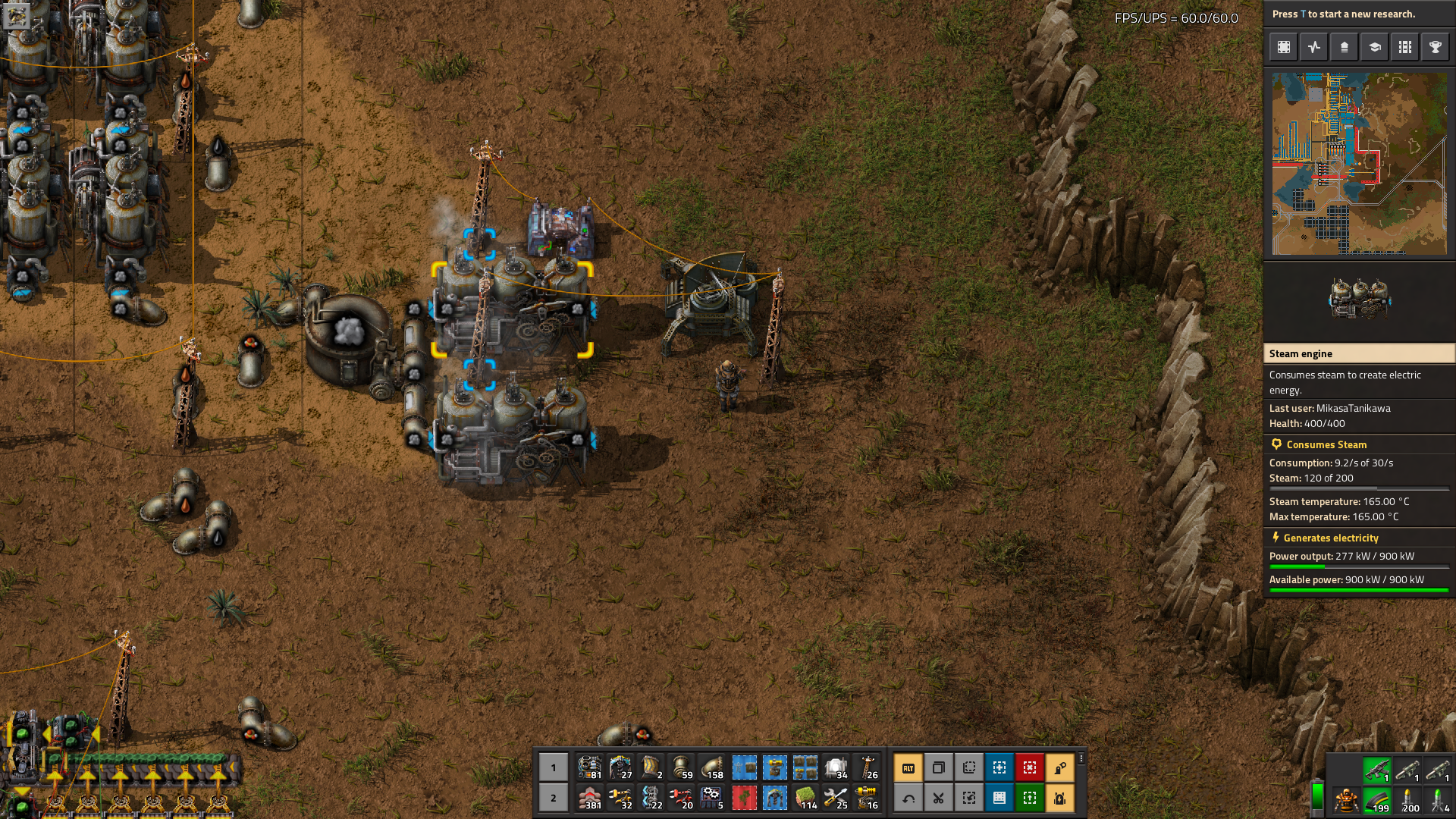Toggle the ALT detail mode button
The image size is (1456, 819).
point(908,767)
